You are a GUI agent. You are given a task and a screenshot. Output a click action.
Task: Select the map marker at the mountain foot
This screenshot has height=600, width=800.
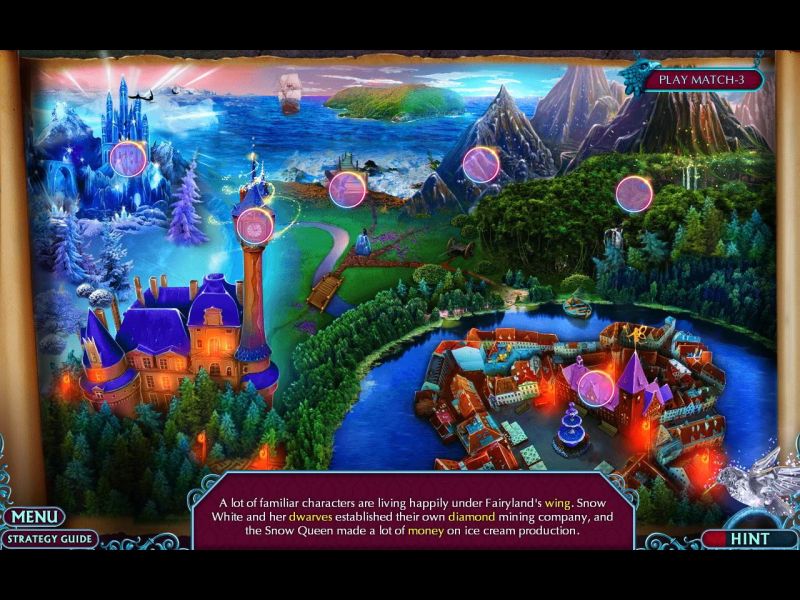tap(481, 165)
